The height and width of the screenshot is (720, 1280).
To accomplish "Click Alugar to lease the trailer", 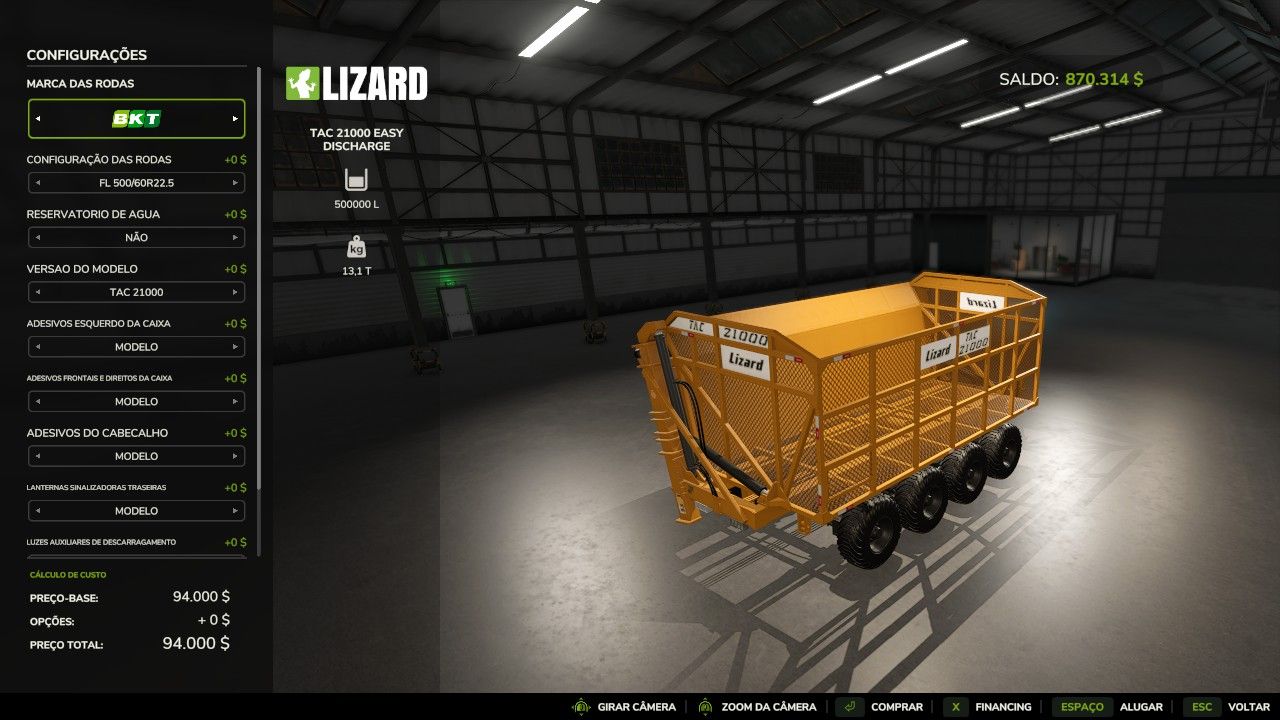I will click(x=1140, y=706).
